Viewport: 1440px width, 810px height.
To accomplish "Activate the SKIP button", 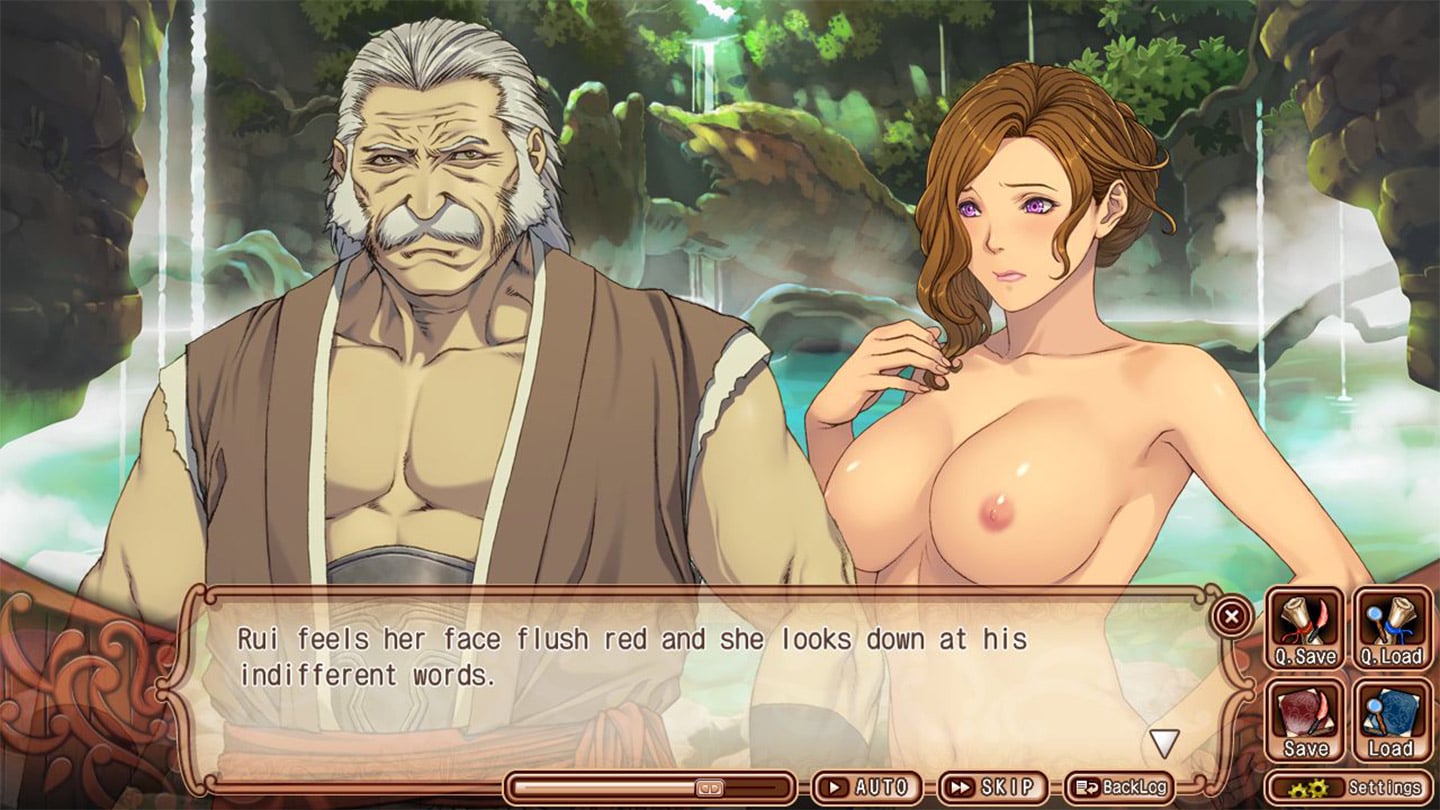I will click(x=991, y=787).
